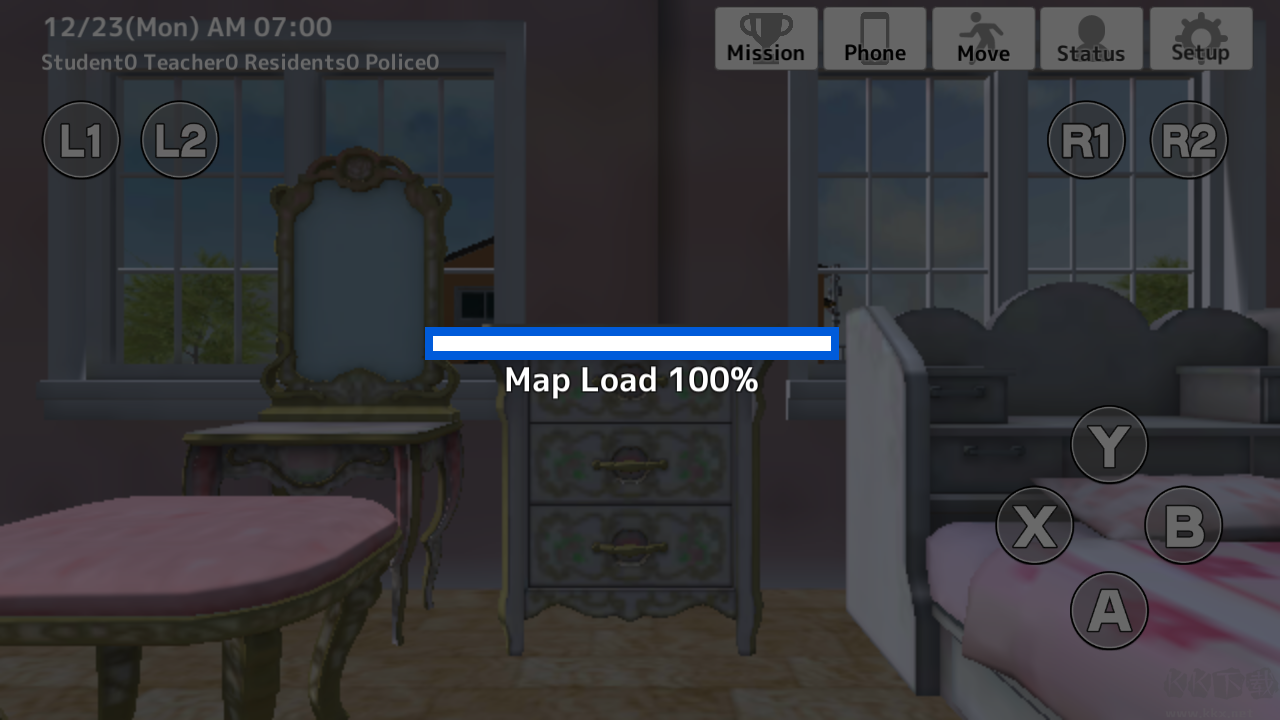Screen dimensions: 1280x720
Task: Tap the on-screen L1 button
Action: 81,140
